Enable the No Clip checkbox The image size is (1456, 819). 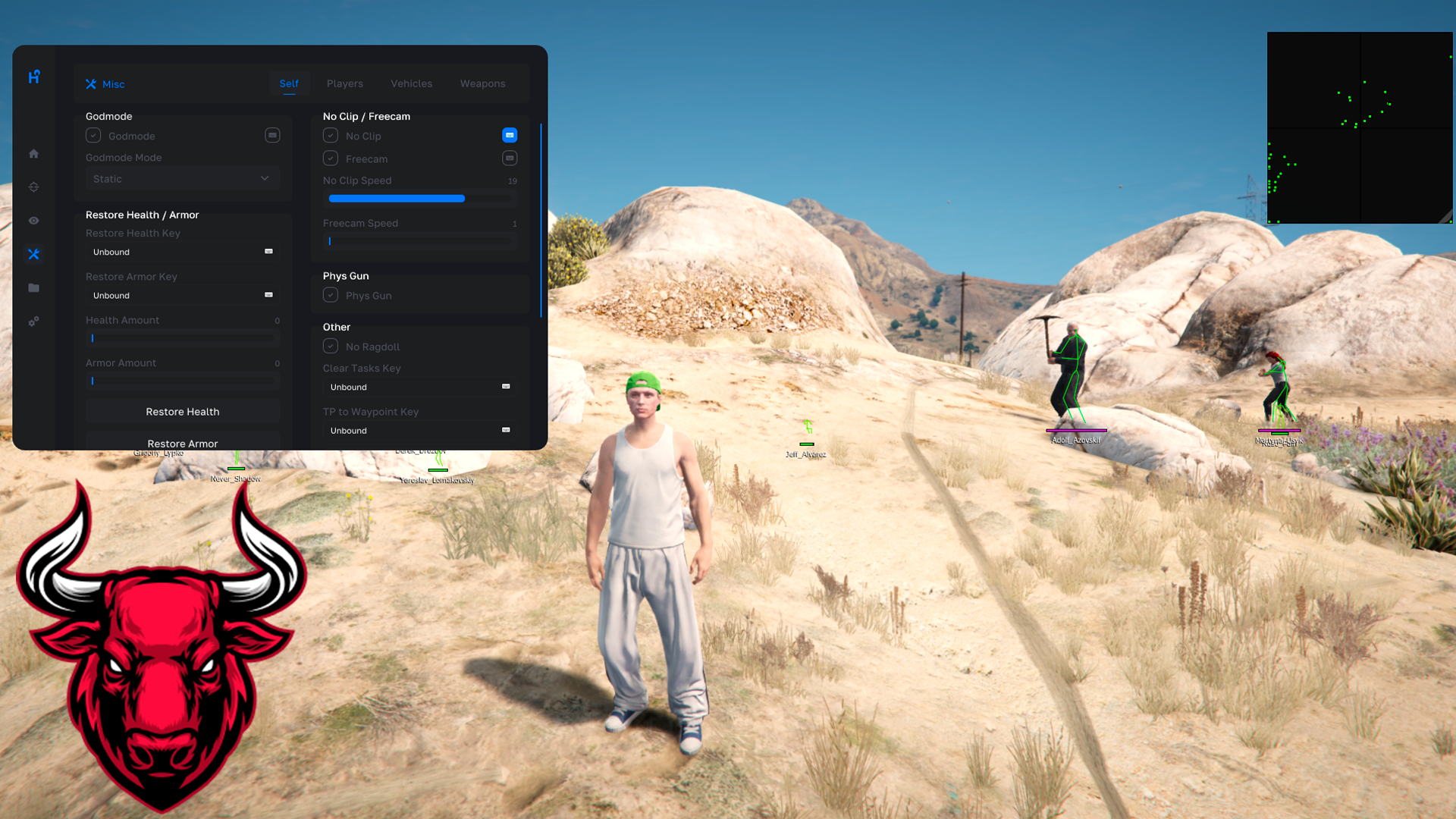pyautogui.click(x=331, y=136)
